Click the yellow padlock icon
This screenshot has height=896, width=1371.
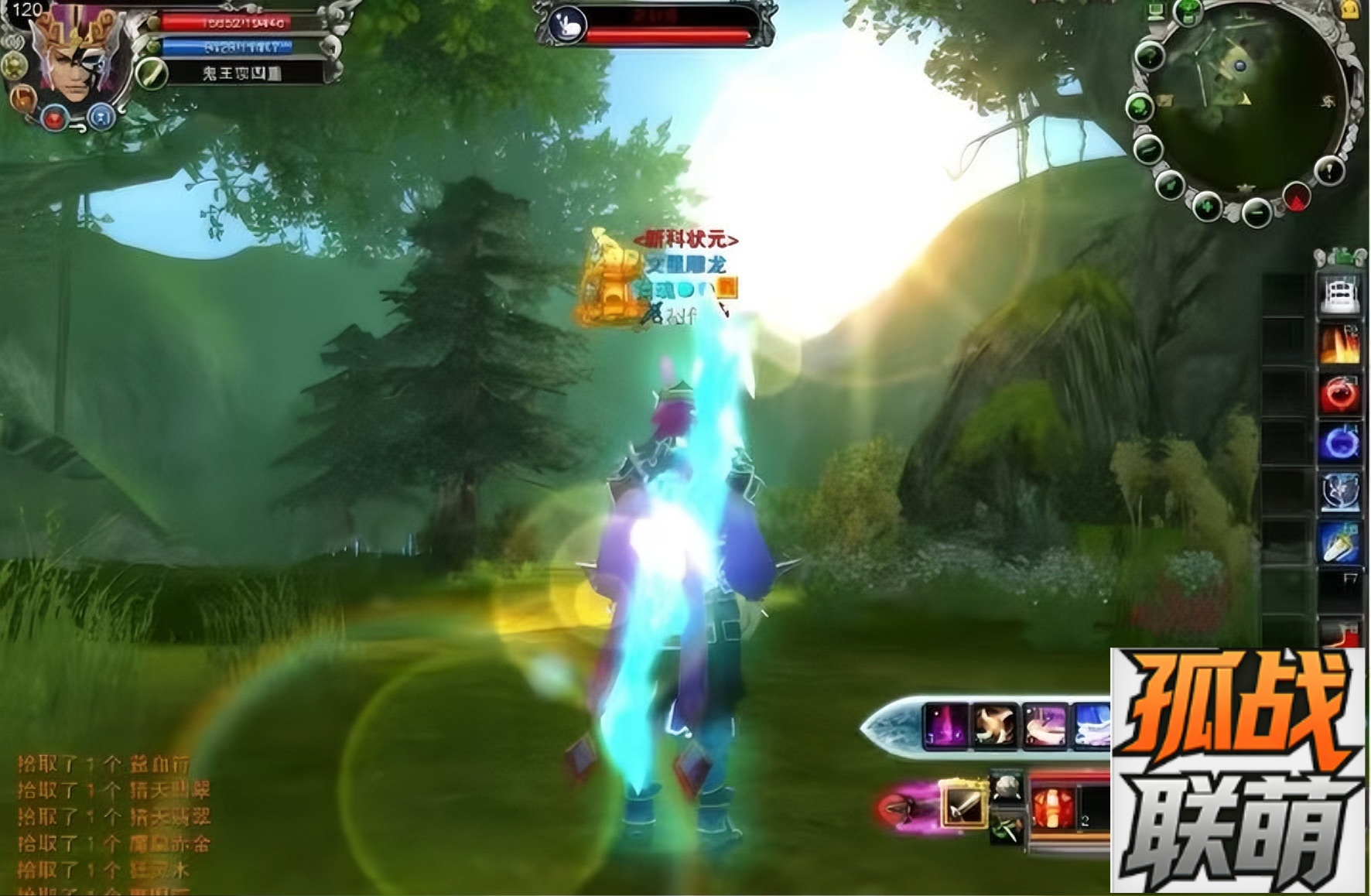point(1350,9)
